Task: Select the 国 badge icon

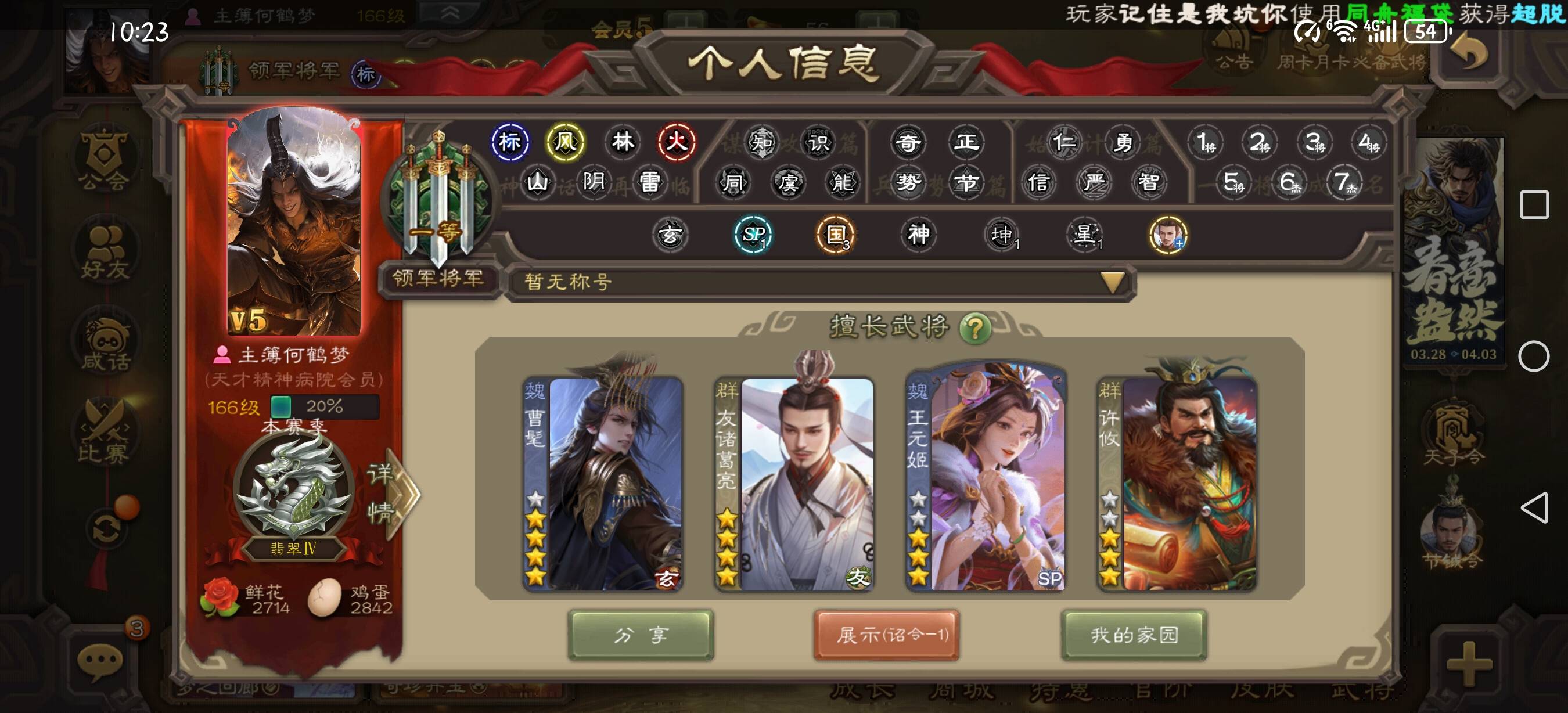Action: click(836, 235)
